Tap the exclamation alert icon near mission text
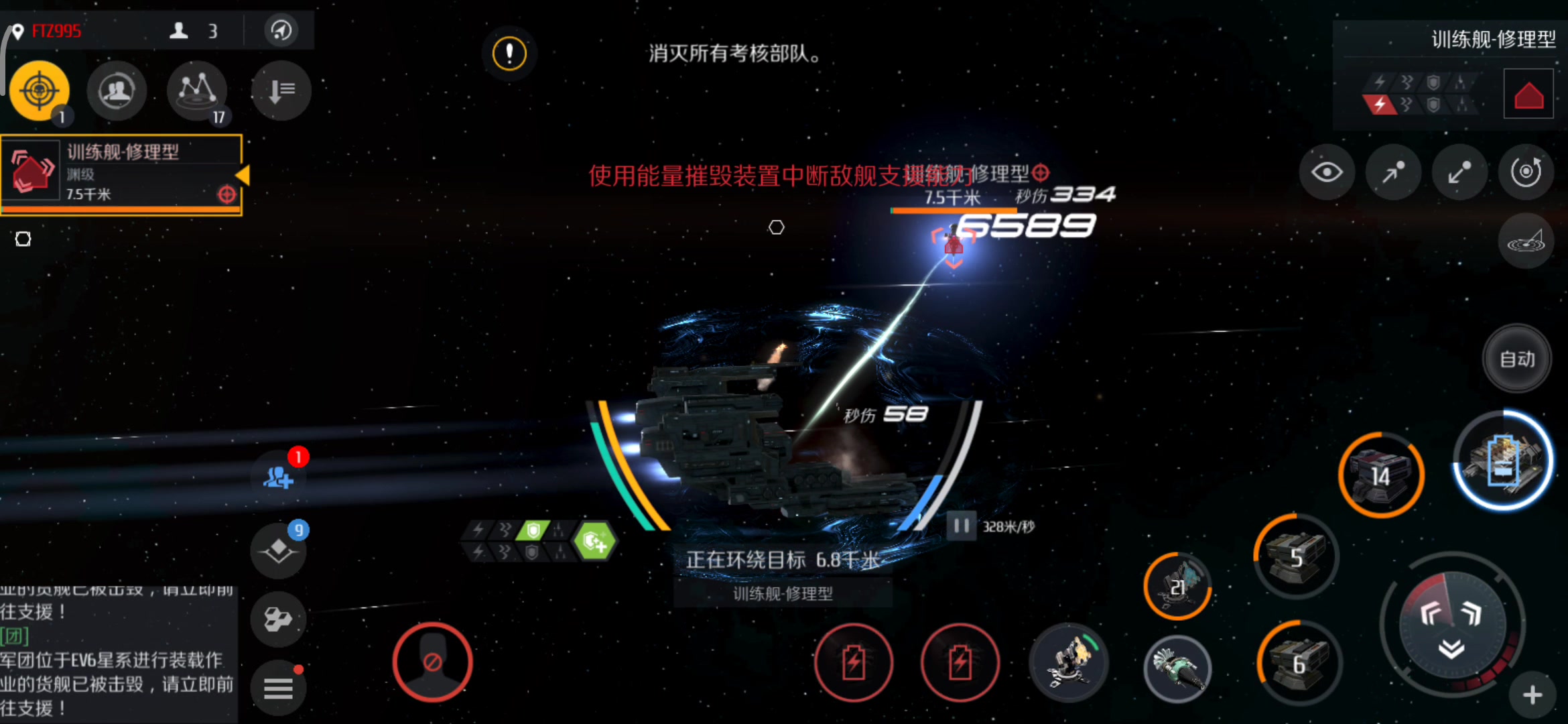This screenshot has height=724, width=1568. coord(509,54)
